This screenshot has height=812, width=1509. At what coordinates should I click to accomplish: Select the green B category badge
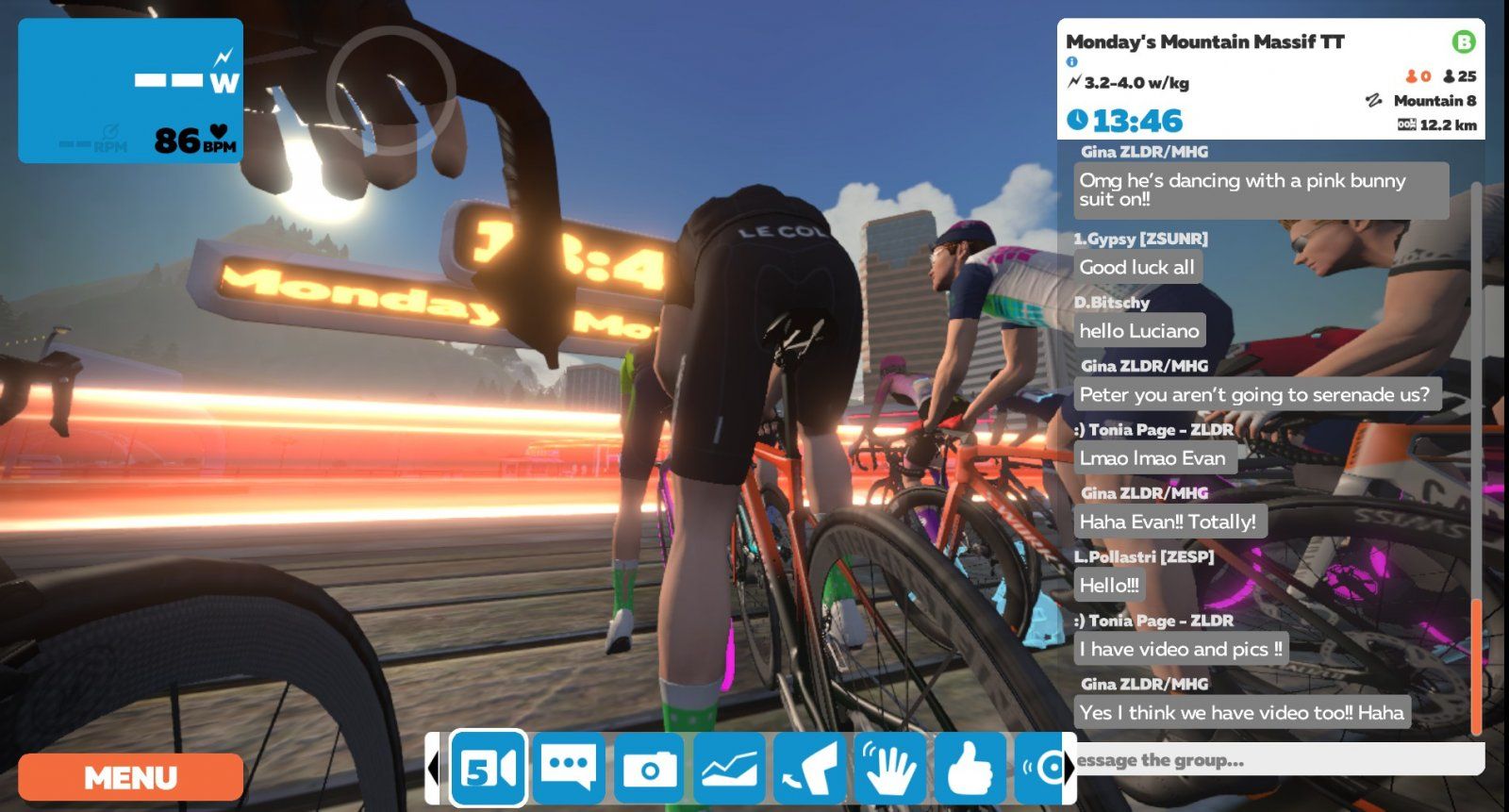[1463, 41]
